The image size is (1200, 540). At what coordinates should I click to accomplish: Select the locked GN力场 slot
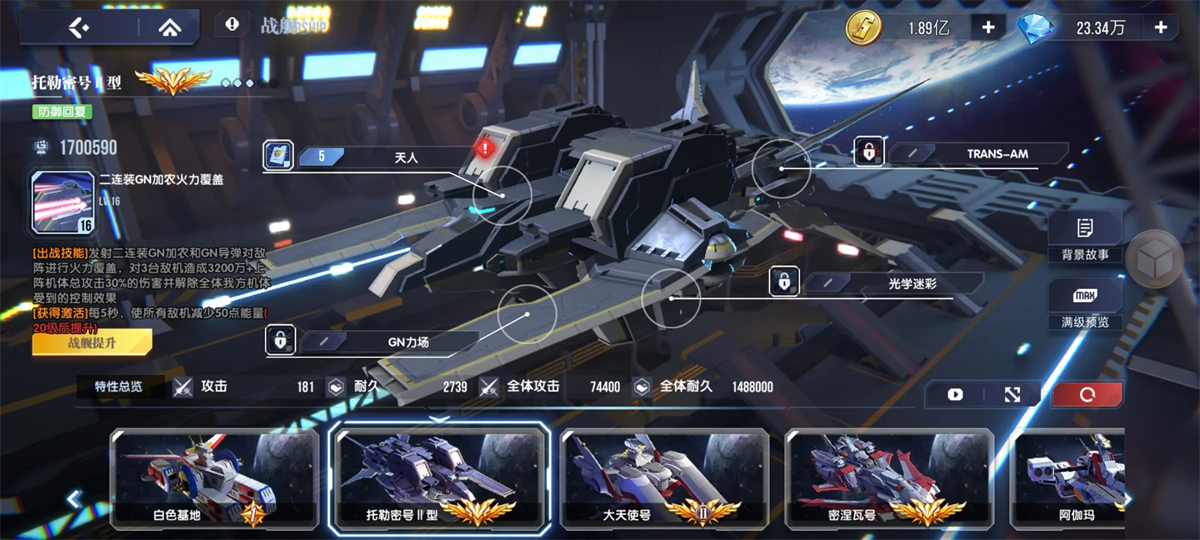pyautogui.click(x=372, y=341)
